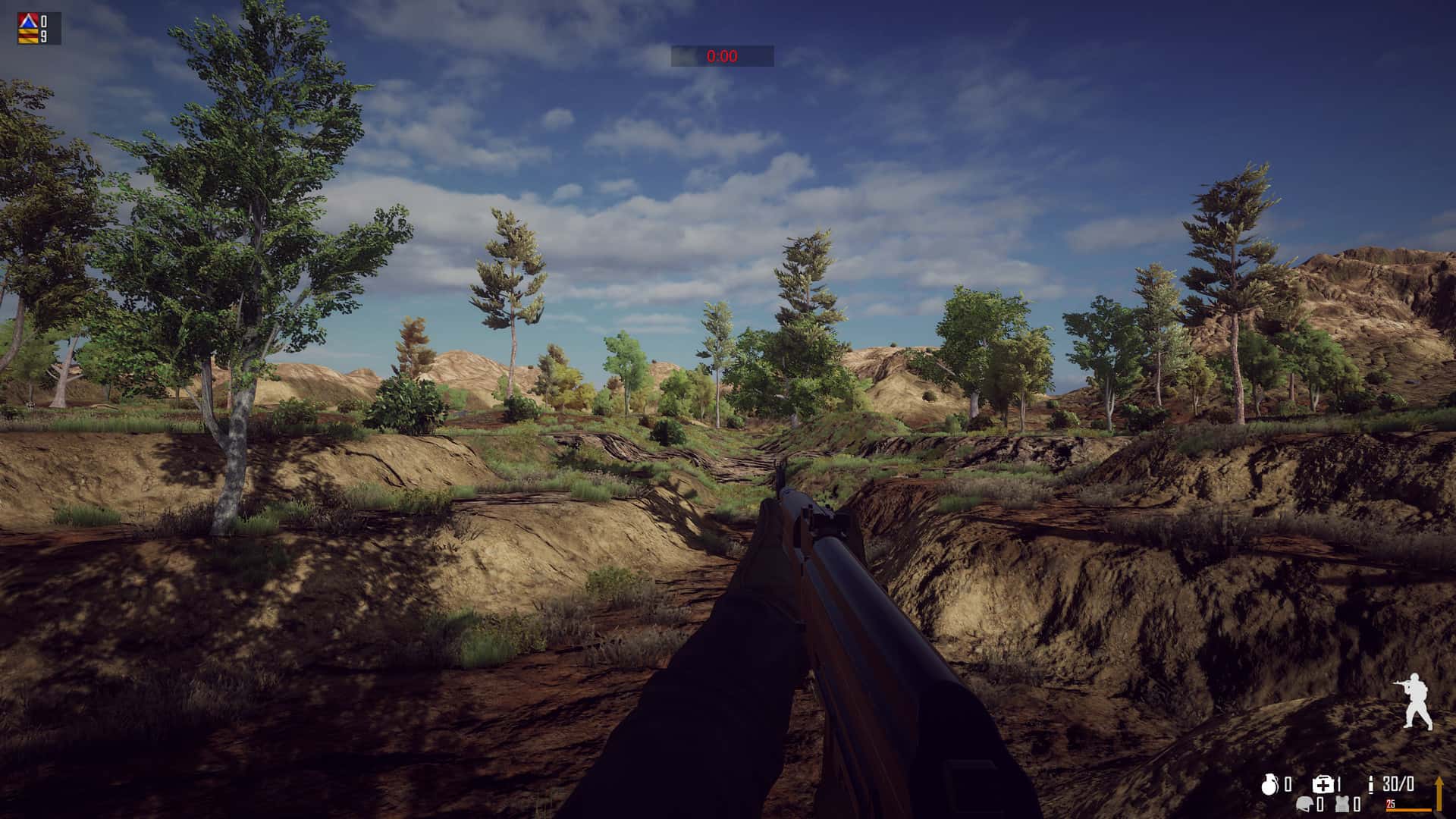Select the body armor vest icon

tap(1342, 804)
